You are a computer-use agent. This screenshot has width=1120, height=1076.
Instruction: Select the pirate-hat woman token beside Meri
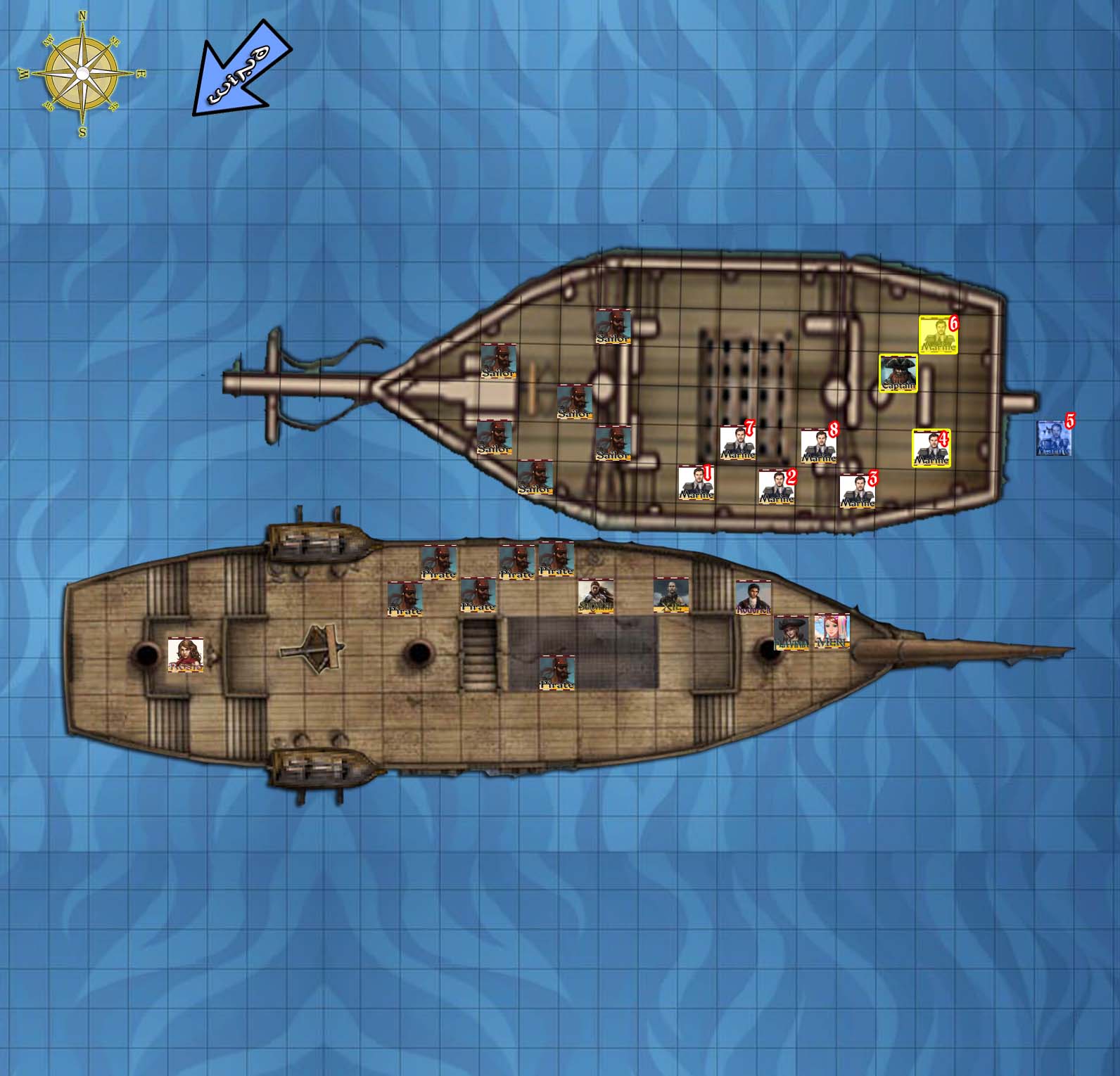pos(791,632)
